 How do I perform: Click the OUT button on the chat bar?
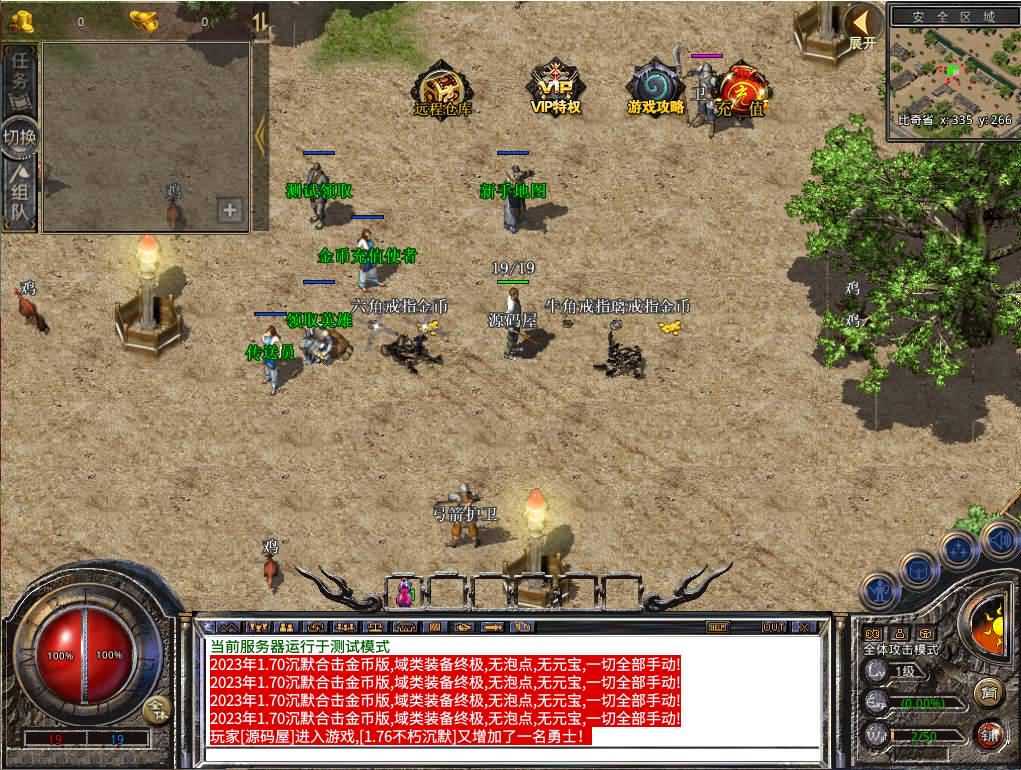tap(773, 627)
